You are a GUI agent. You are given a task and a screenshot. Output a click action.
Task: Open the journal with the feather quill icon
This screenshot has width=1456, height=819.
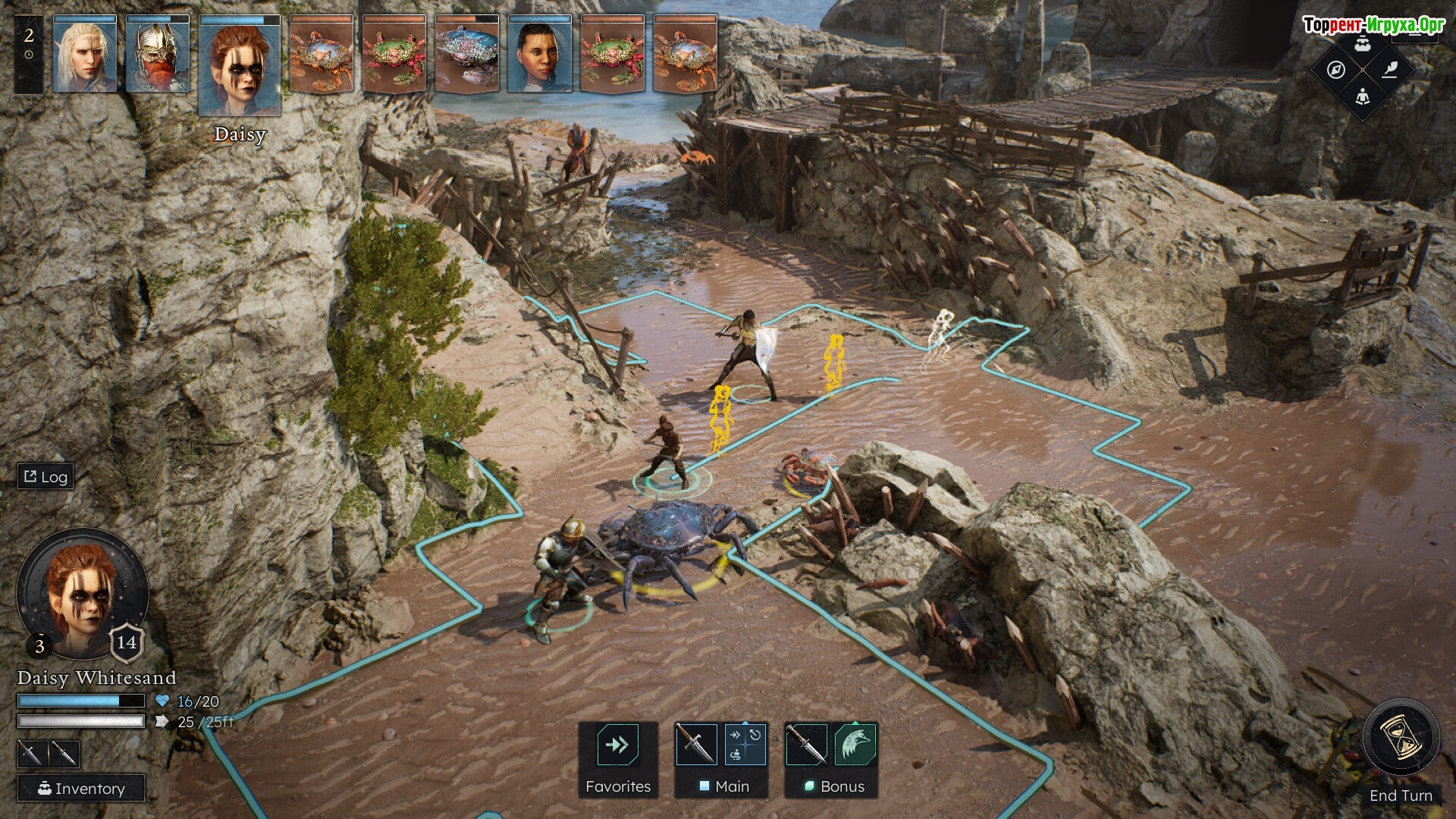pyautogui.click(x=1389, y=70)
